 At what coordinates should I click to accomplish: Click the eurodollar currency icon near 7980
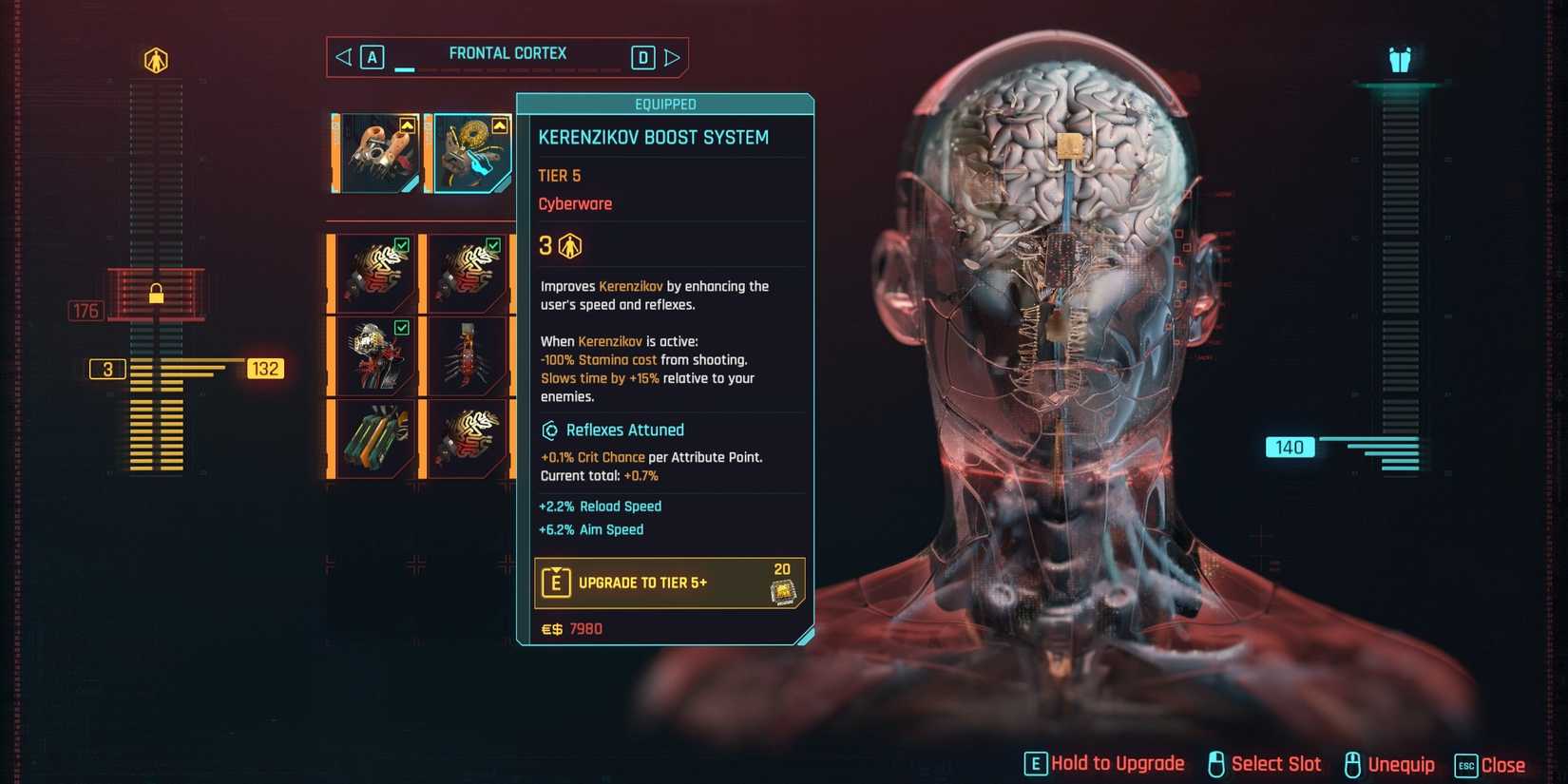550,628
